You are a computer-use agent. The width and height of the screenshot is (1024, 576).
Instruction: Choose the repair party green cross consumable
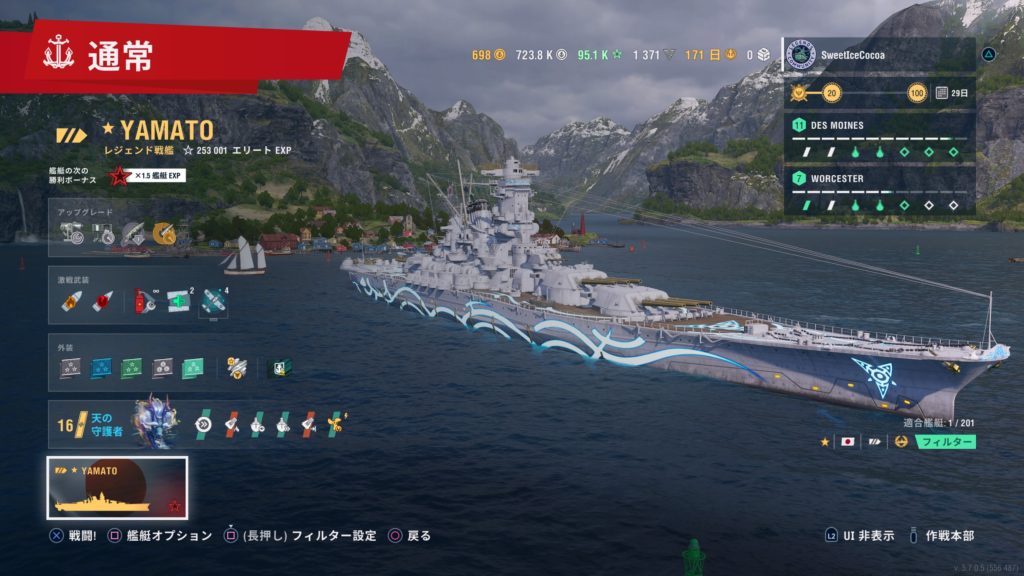coord(179,301)
